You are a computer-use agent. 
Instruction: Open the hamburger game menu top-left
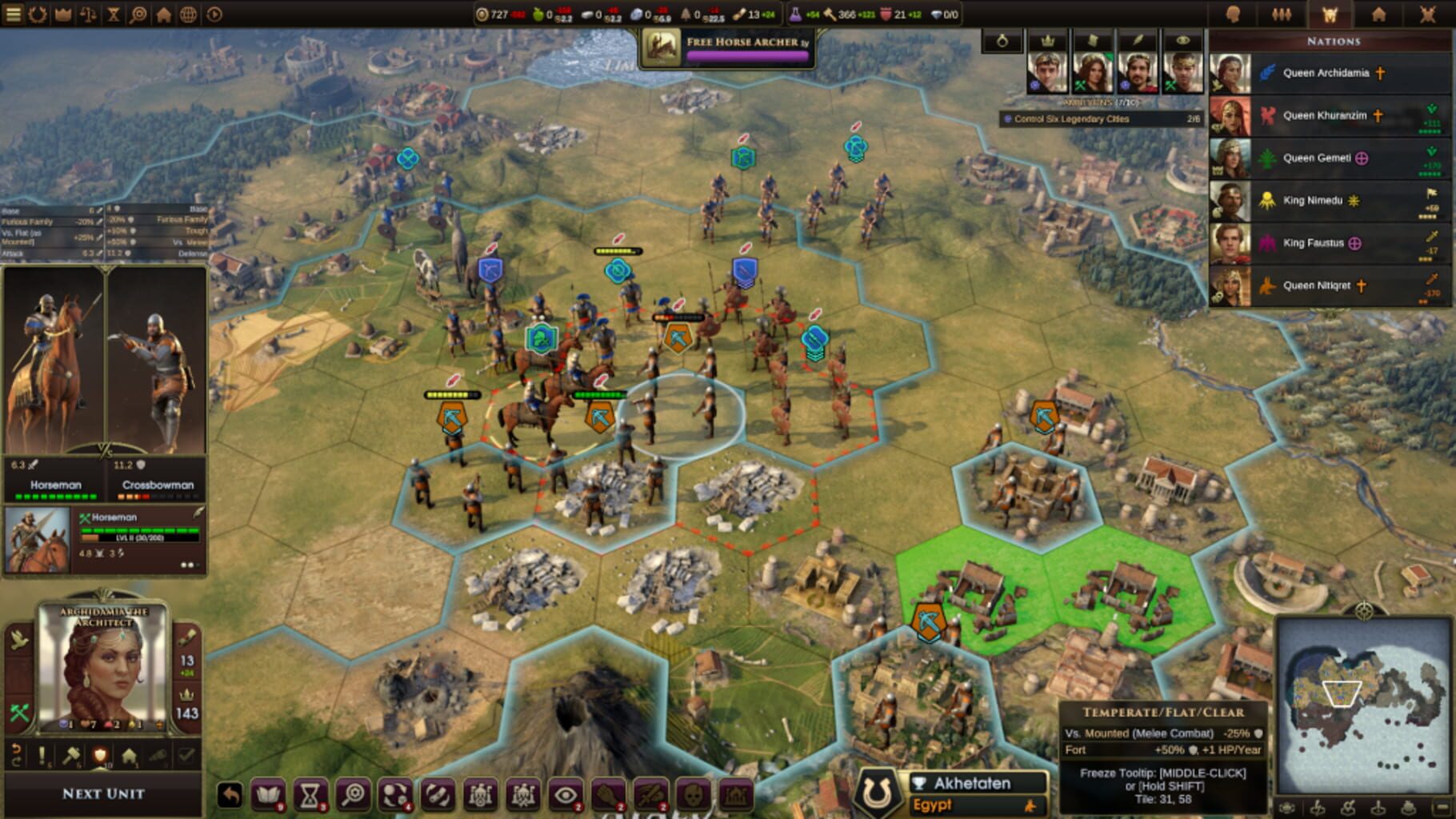(14, 12)
